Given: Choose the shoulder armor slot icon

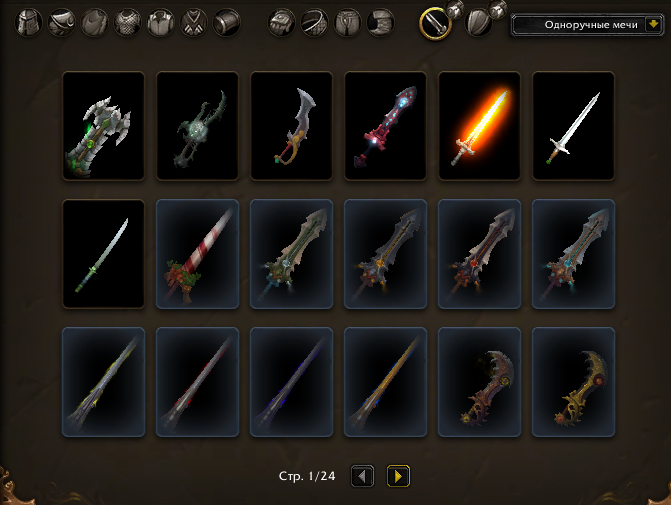Looking at the screenshot, I should tap(62, 22).
